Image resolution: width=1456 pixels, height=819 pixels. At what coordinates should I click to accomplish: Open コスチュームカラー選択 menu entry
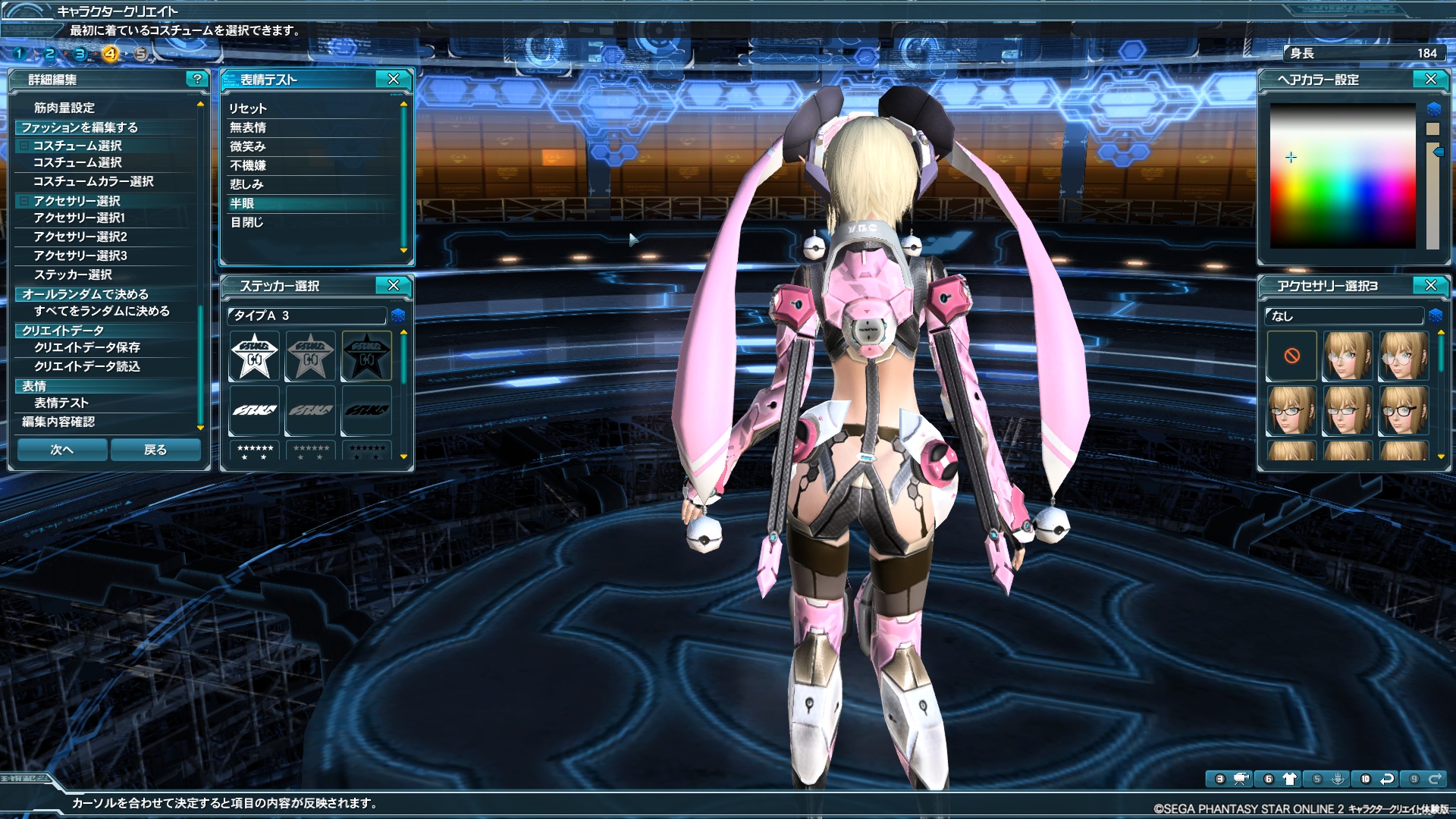(93, 181)
